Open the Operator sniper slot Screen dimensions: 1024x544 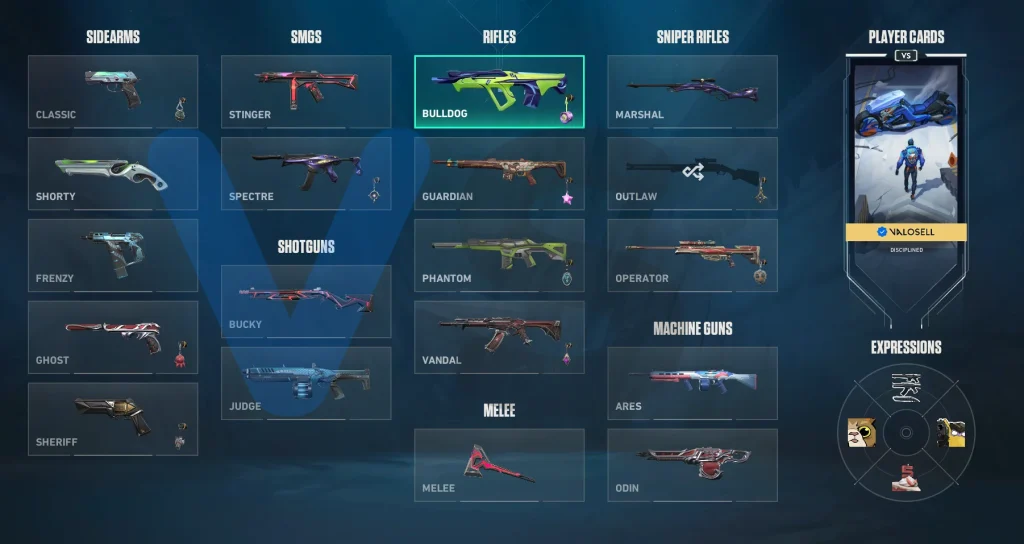pos(692,256)
